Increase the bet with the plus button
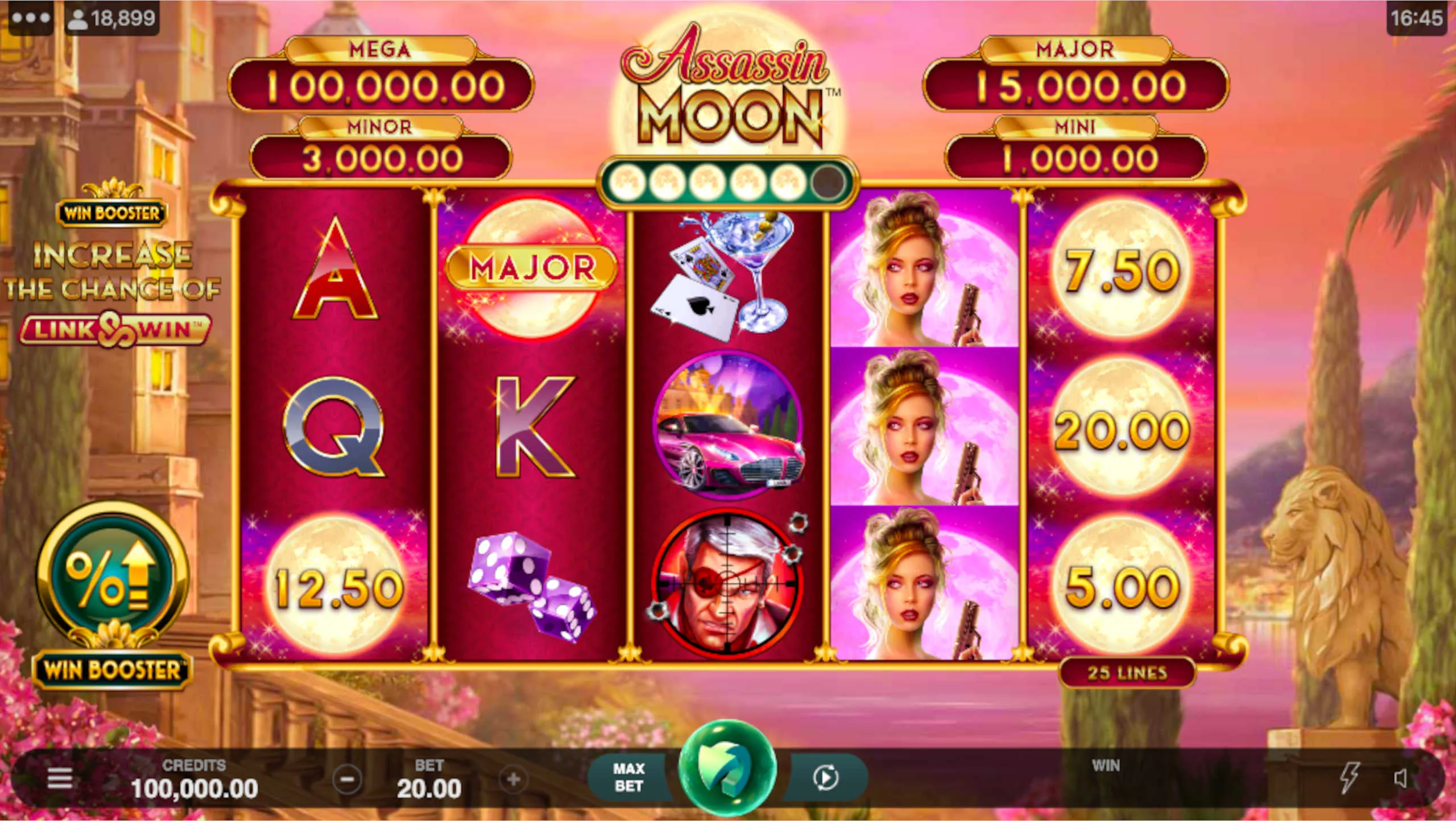This screenshot has width=1456, height=821. tap(513, 779)
